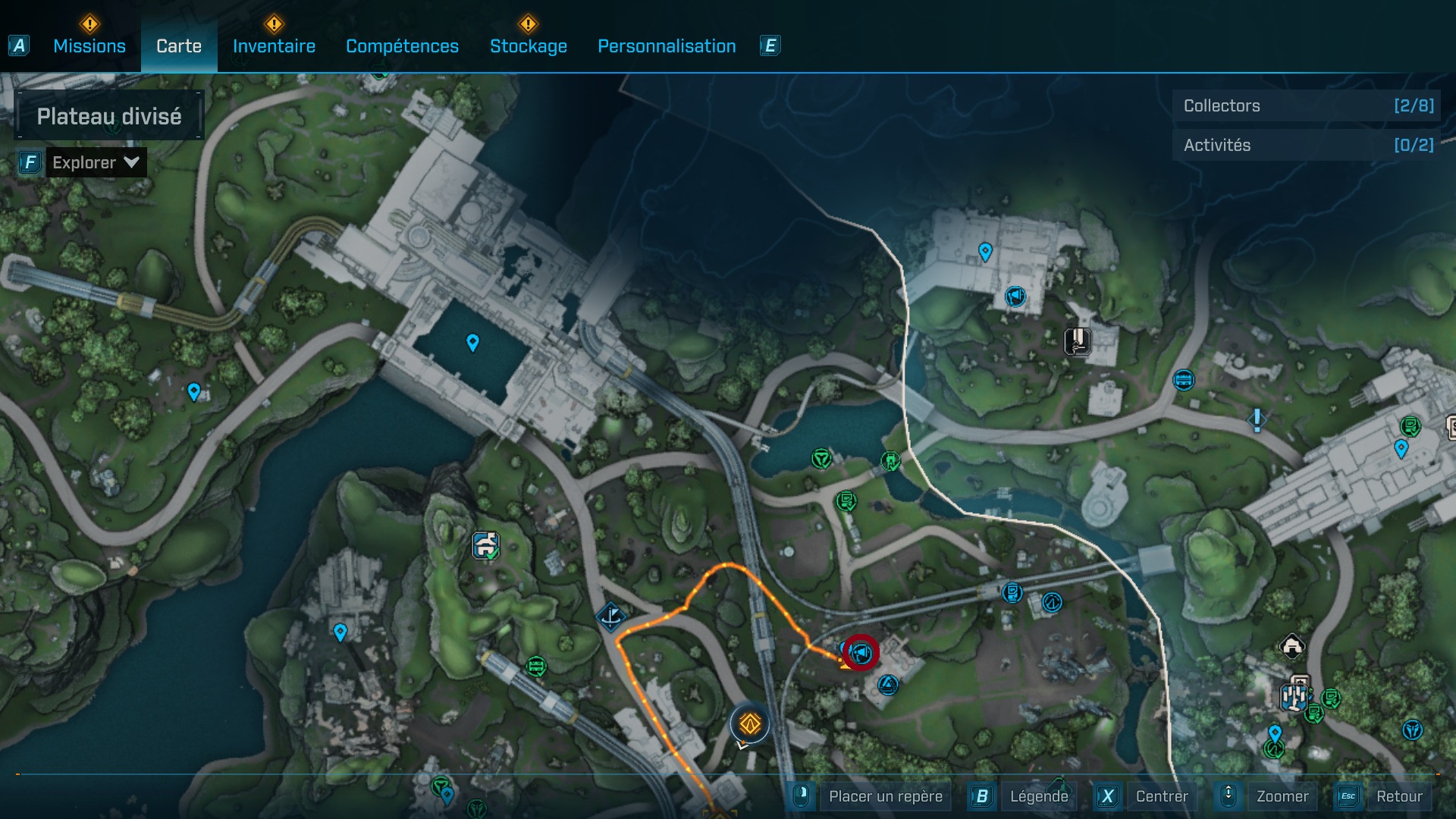The width and height of the screenshot is (1456, 819).
Task: Select the Carte tab
Action: (x=179, y=46)
